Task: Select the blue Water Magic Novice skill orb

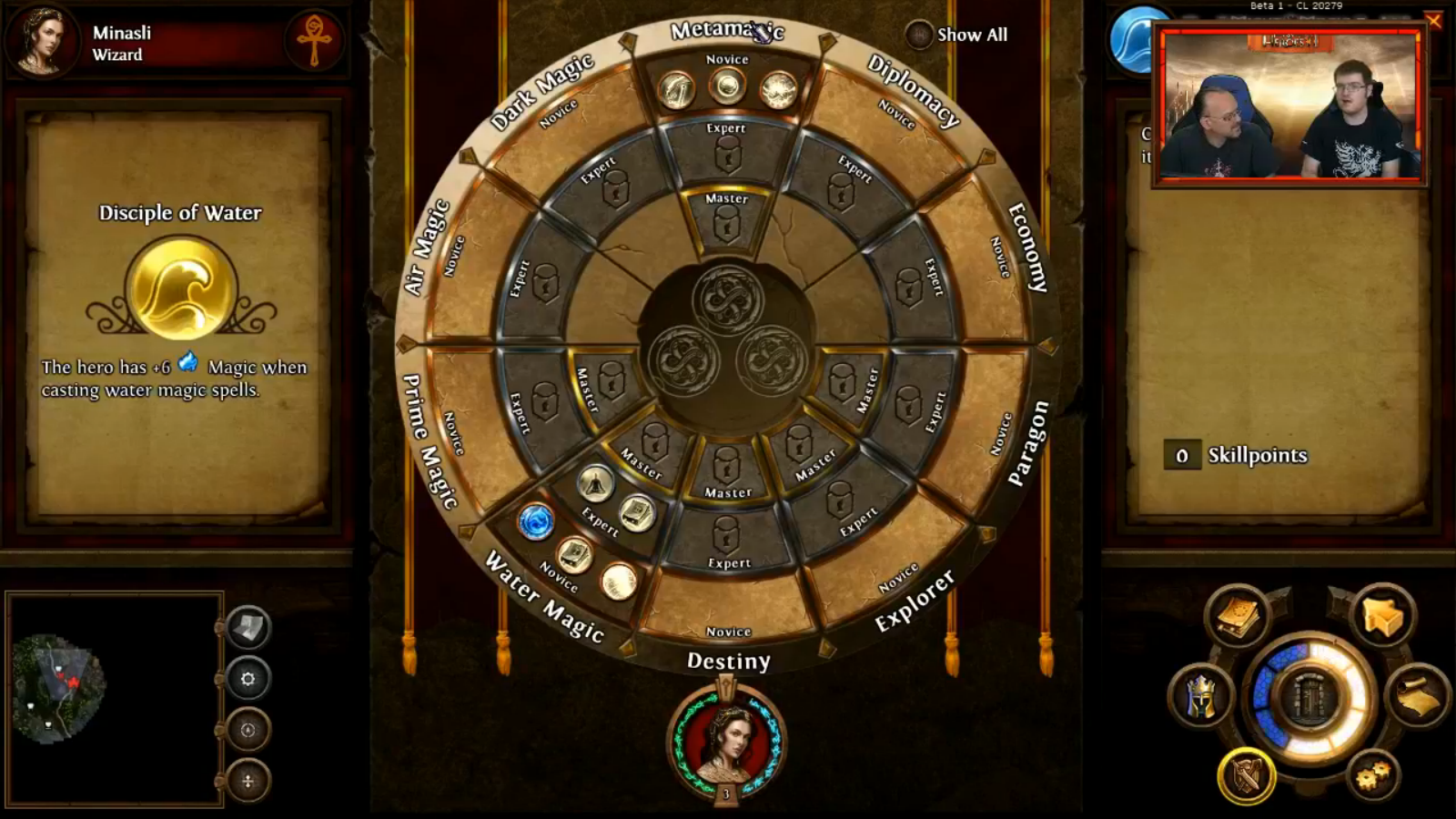Action: point(536,521)
